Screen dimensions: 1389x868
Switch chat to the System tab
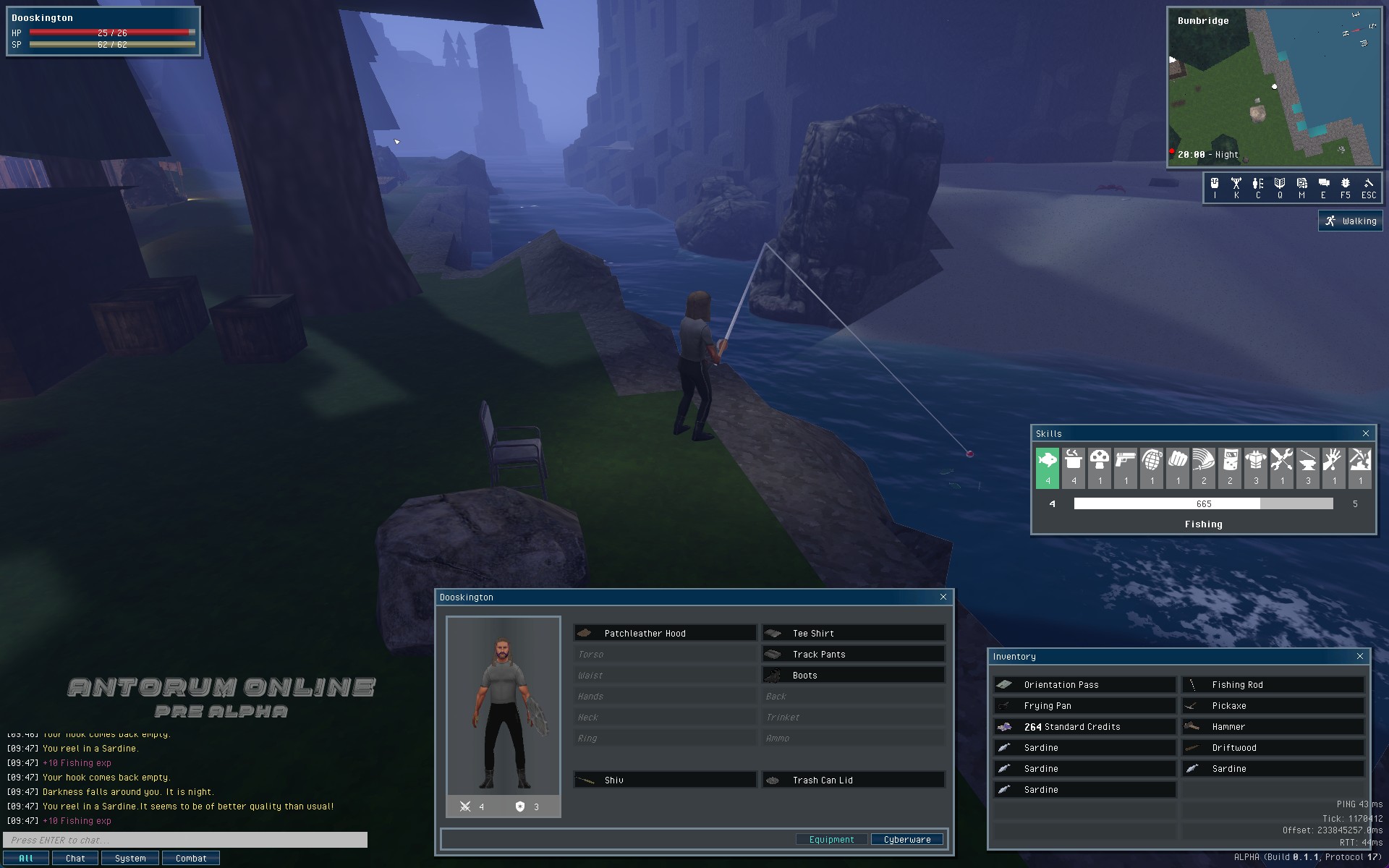point(130,858)
